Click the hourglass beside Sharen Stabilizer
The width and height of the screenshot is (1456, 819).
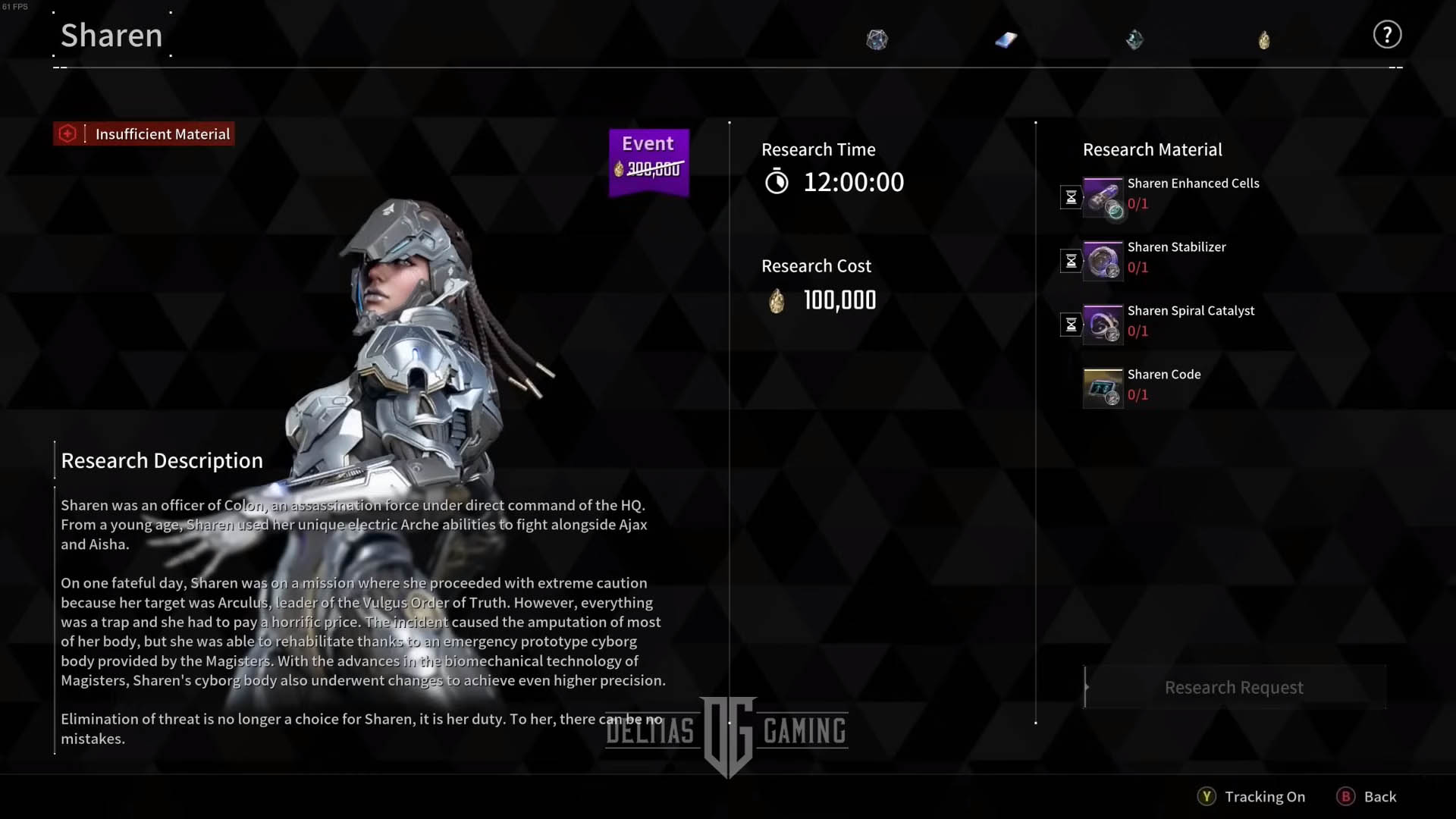coord(1071,261)
